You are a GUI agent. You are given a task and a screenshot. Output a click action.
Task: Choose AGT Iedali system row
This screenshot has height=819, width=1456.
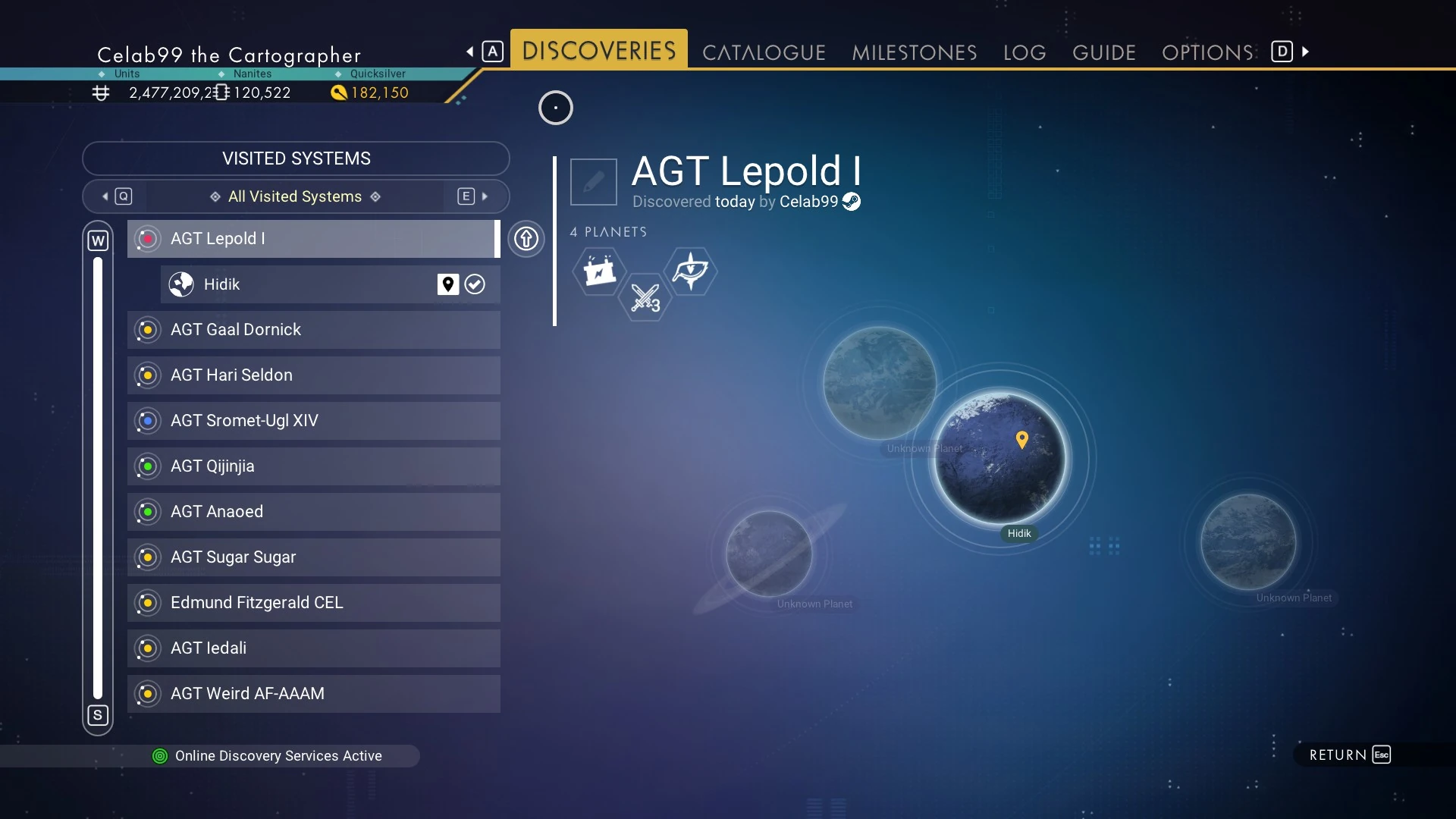[313, 648]
